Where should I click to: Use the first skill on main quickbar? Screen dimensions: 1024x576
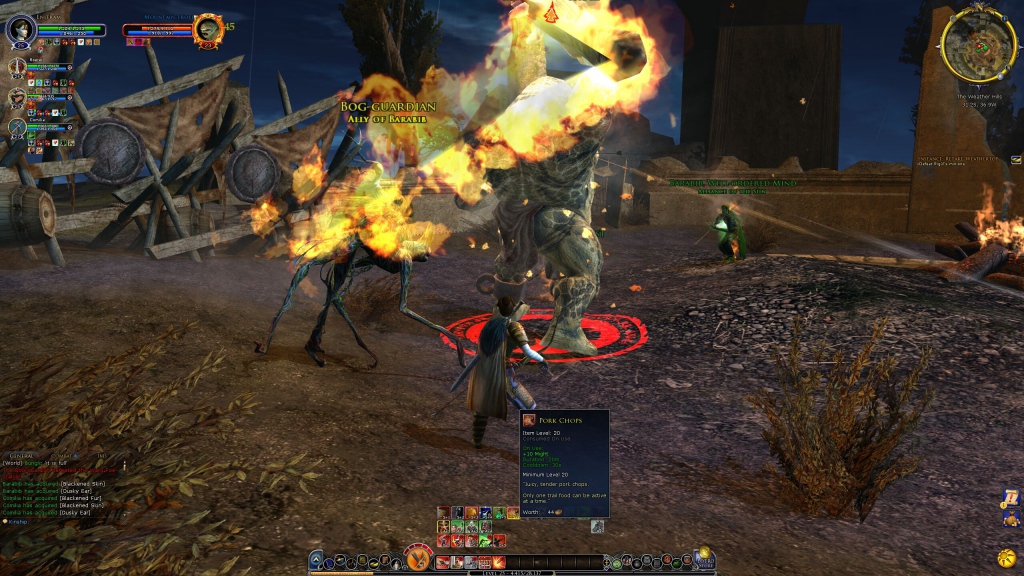tap(442, 562)
